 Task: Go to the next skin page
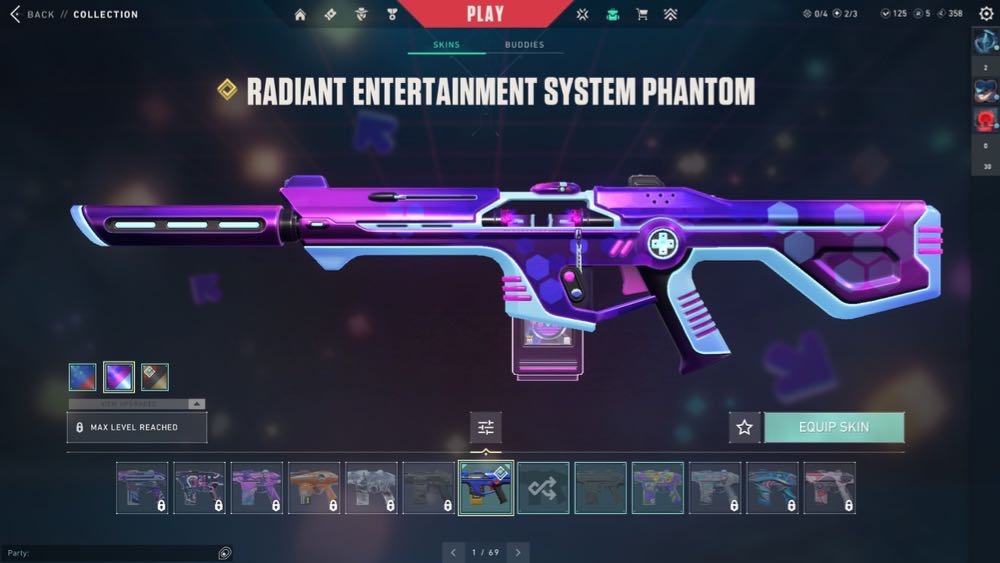point(517,552)
